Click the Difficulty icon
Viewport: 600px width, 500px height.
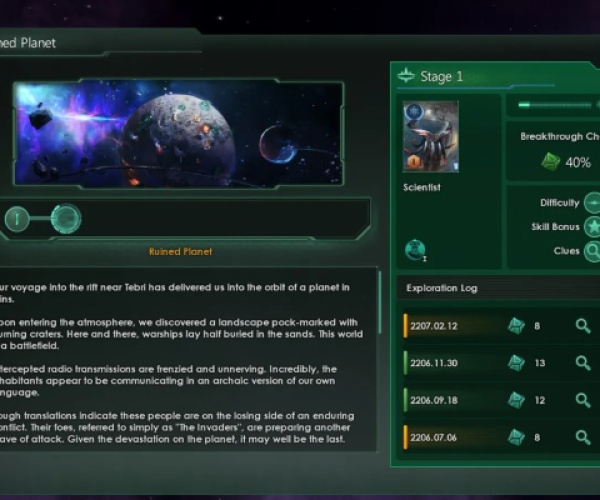592,203
